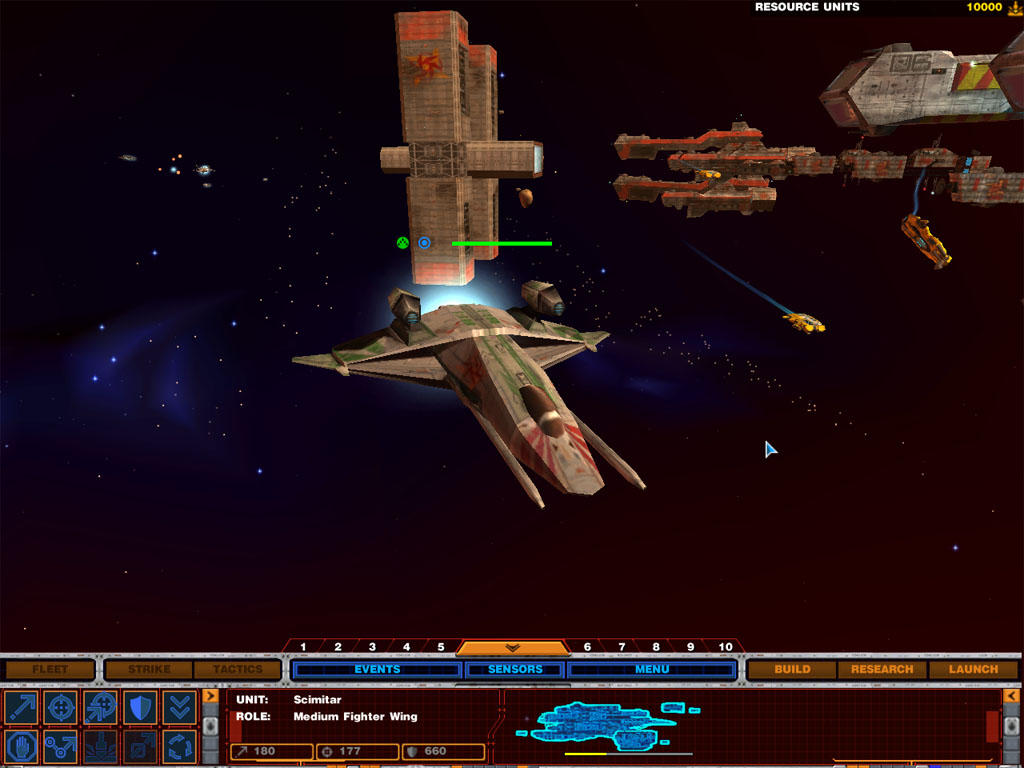Choose the attack-move command icon
The height and width of the screenshot is (768, 1024).
point(100,707)
